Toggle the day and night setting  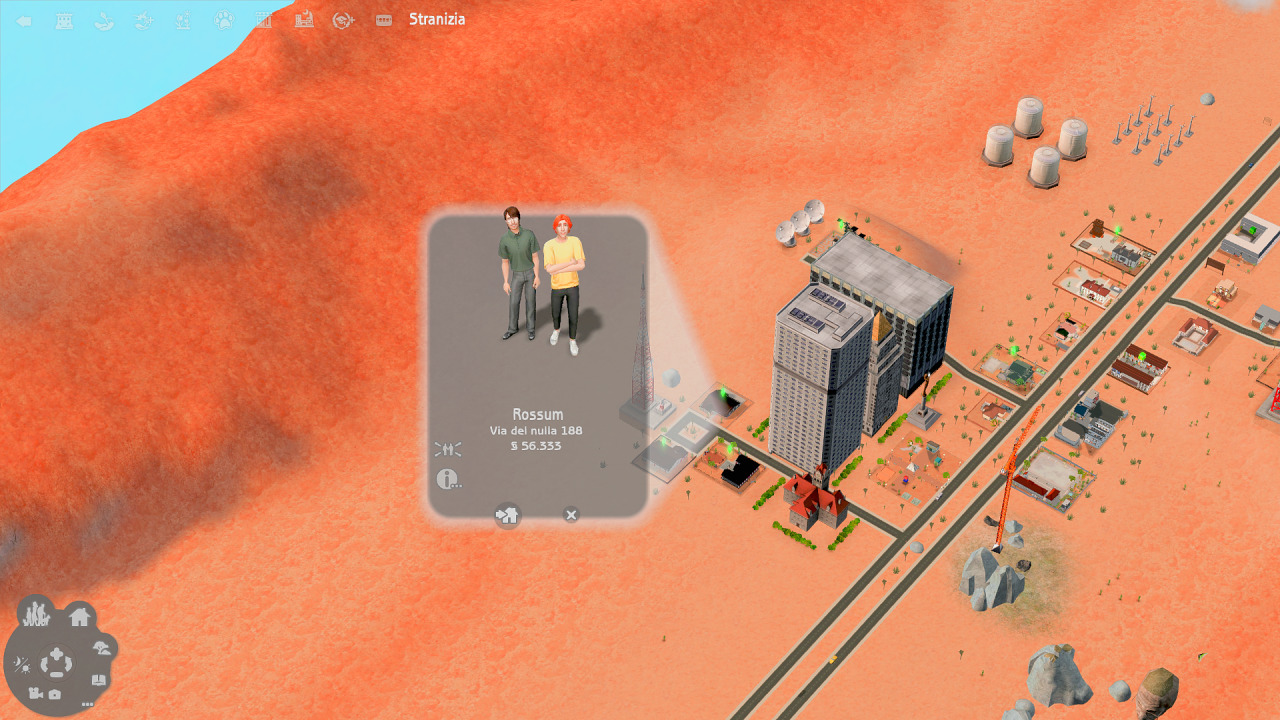pos(22,664)
